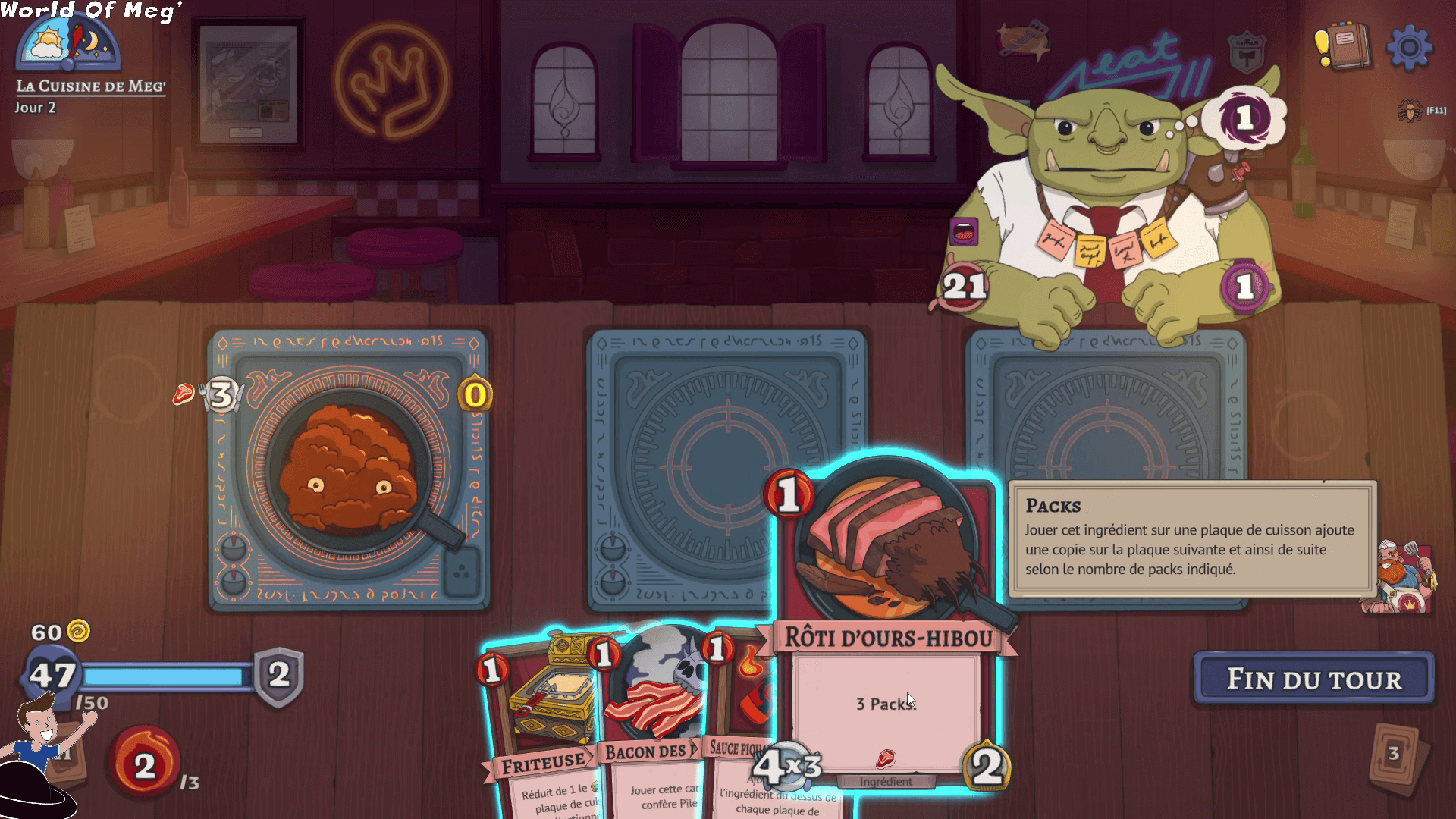
Task: Inspect the ogre's mouth status icon
Action: (963, 233)
